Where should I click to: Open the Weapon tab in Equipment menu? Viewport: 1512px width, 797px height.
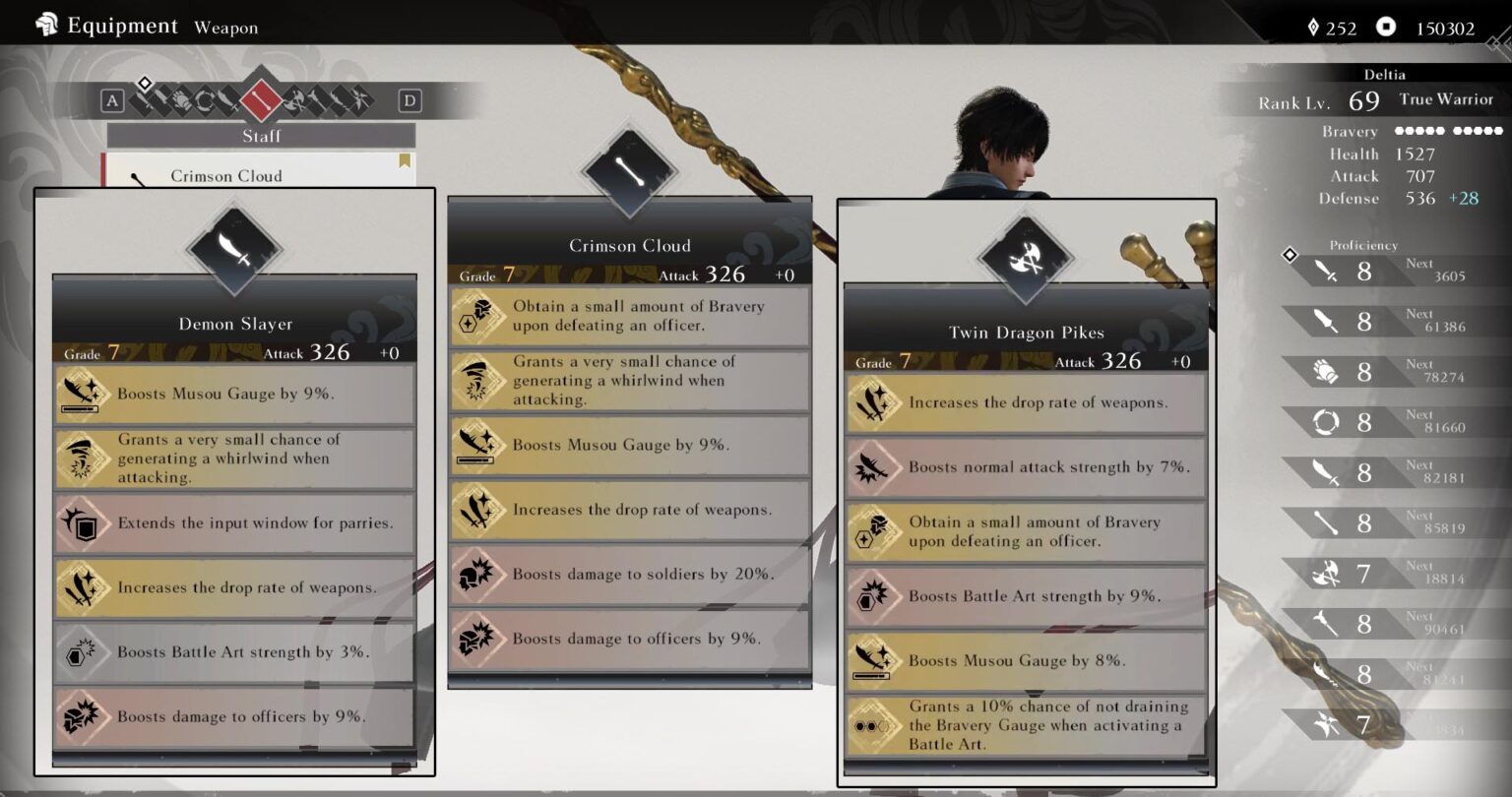(x=225, y=28)
